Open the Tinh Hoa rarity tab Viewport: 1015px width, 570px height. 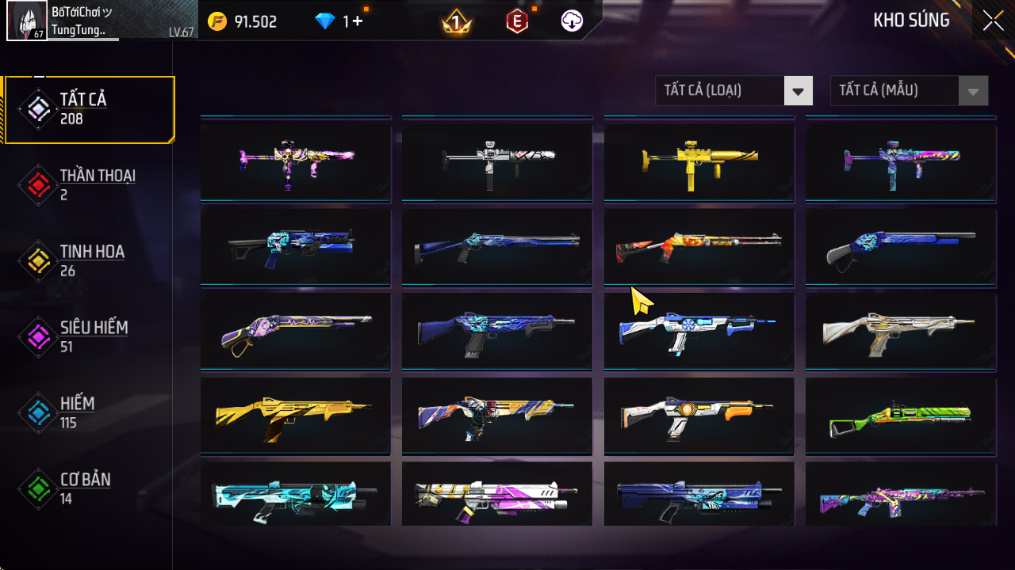[90, 260]
